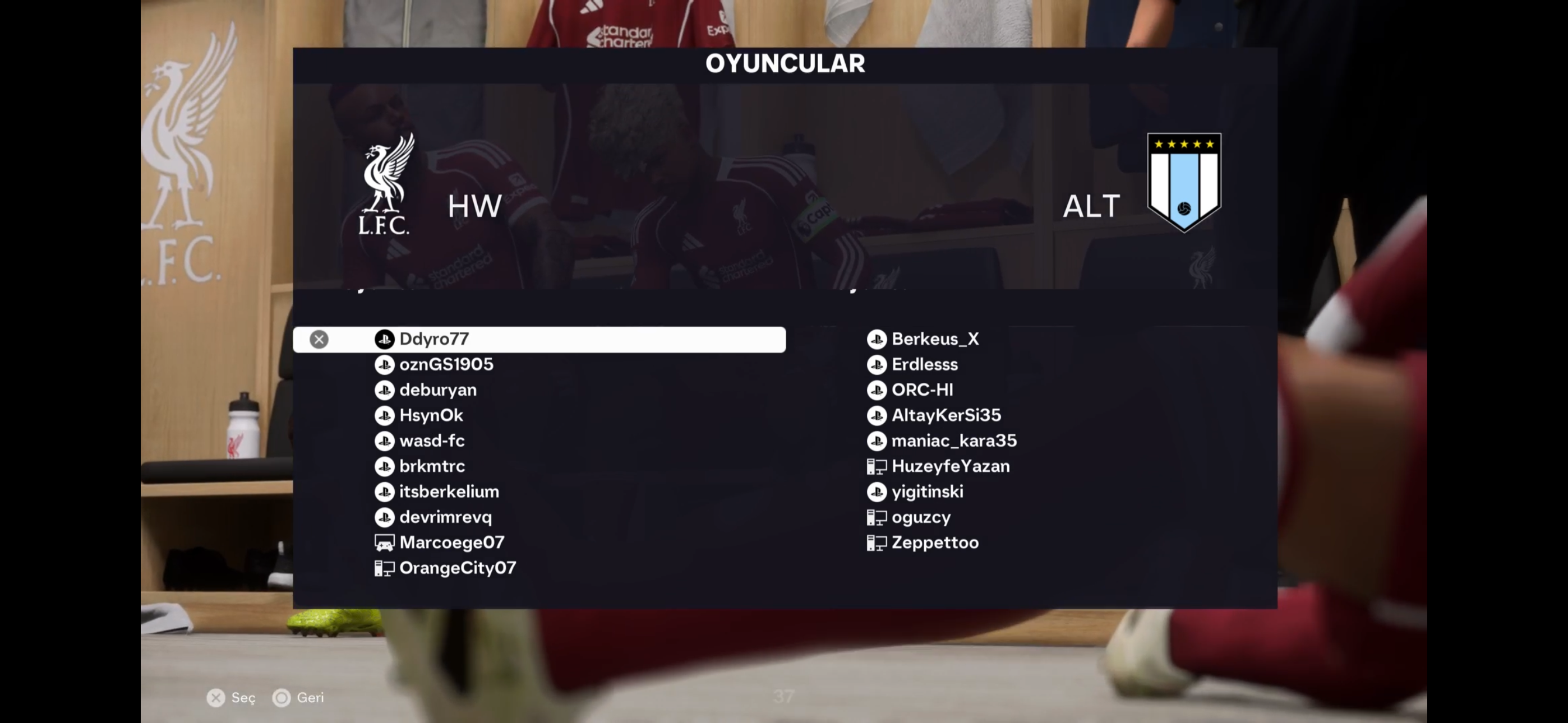Image resolution: width=1568 pixels, height=723 pixels.
Task: Select player Zeppettoo
Action: [935, 543]
